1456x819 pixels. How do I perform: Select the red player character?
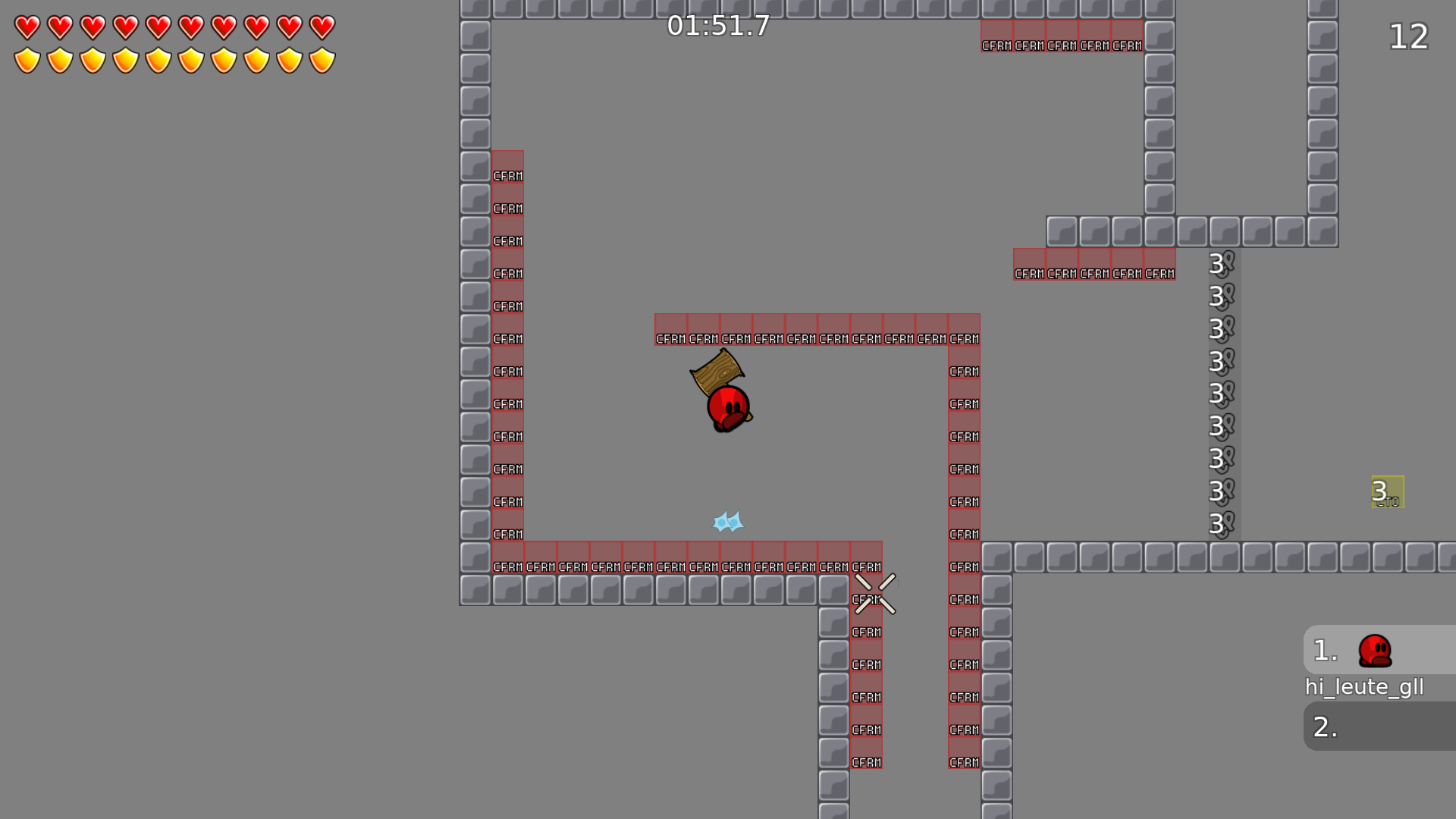[726, 404]
